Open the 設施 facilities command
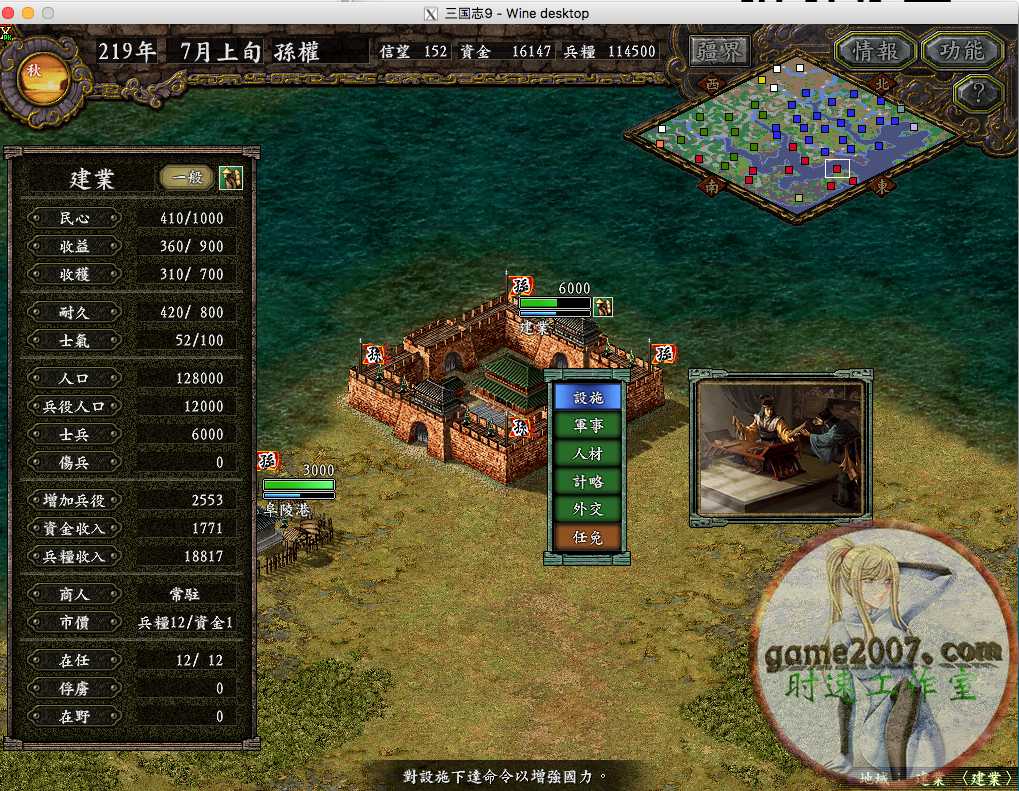This screenshot has width=1019, height=791. (x=588, y=397)
